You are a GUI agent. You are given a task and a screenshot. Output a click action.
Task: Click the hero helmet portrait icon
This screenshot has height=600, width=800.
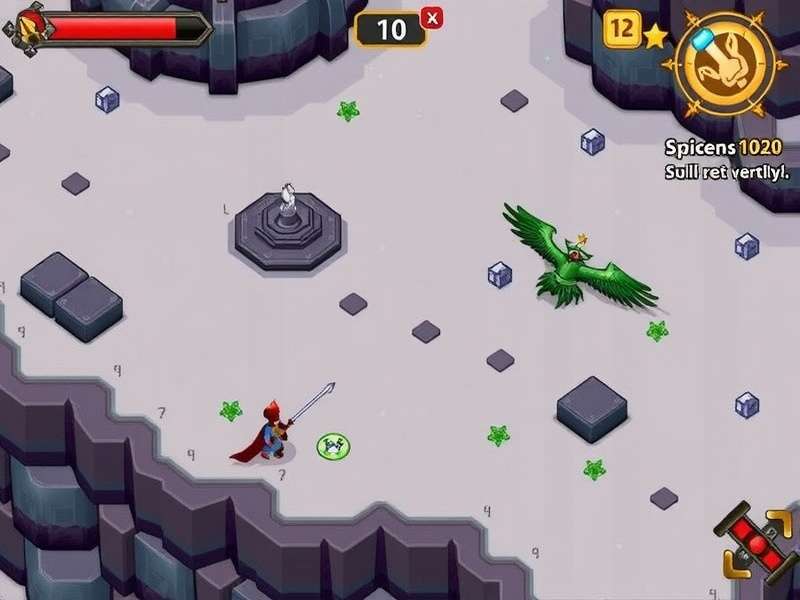click(25, 28)
